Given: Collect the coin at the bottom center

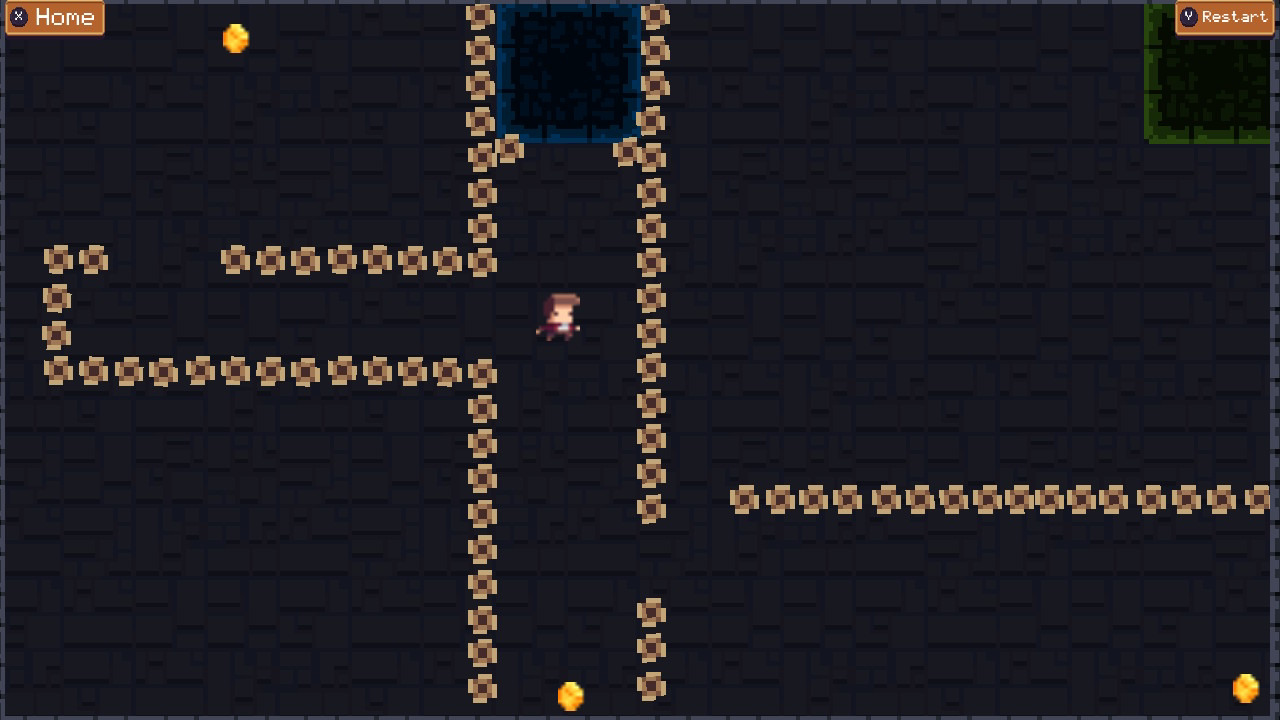Looking at the screenshot, I should [570, 697].
